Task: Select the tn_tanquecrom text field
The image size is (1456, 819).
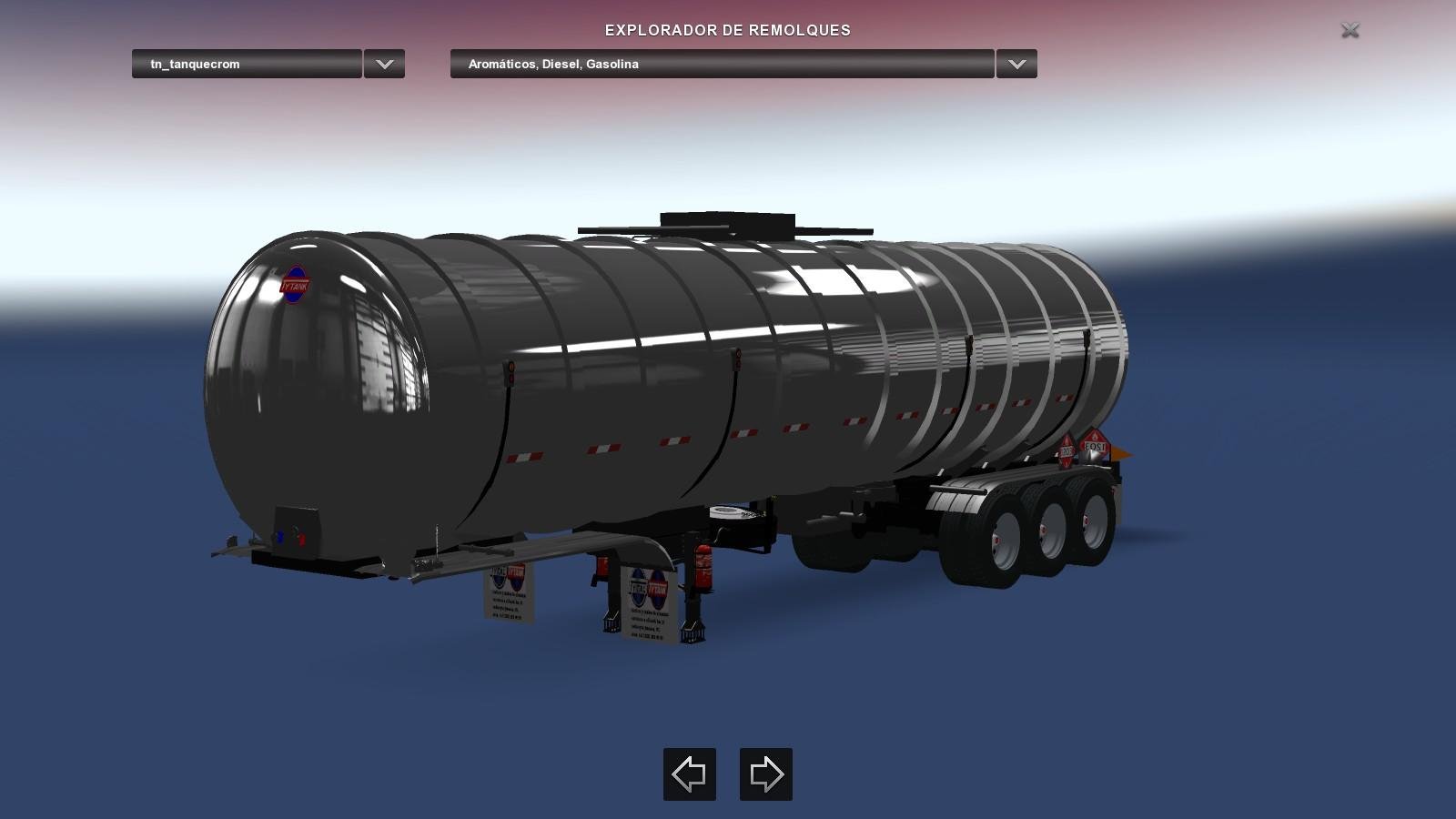Action: (246, 64)
